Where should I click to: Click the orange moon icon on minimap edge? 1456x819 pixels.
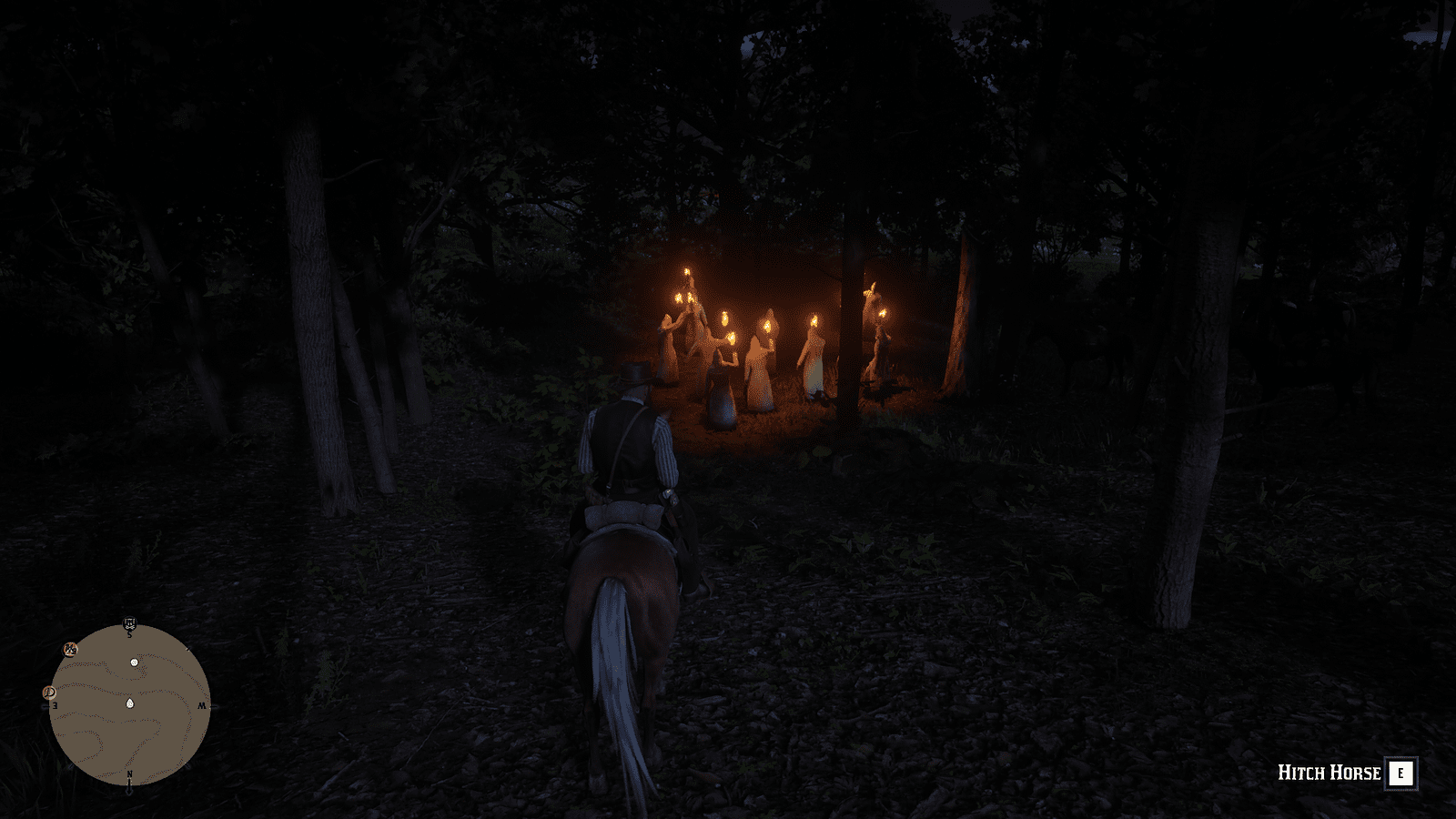point(49,693)
